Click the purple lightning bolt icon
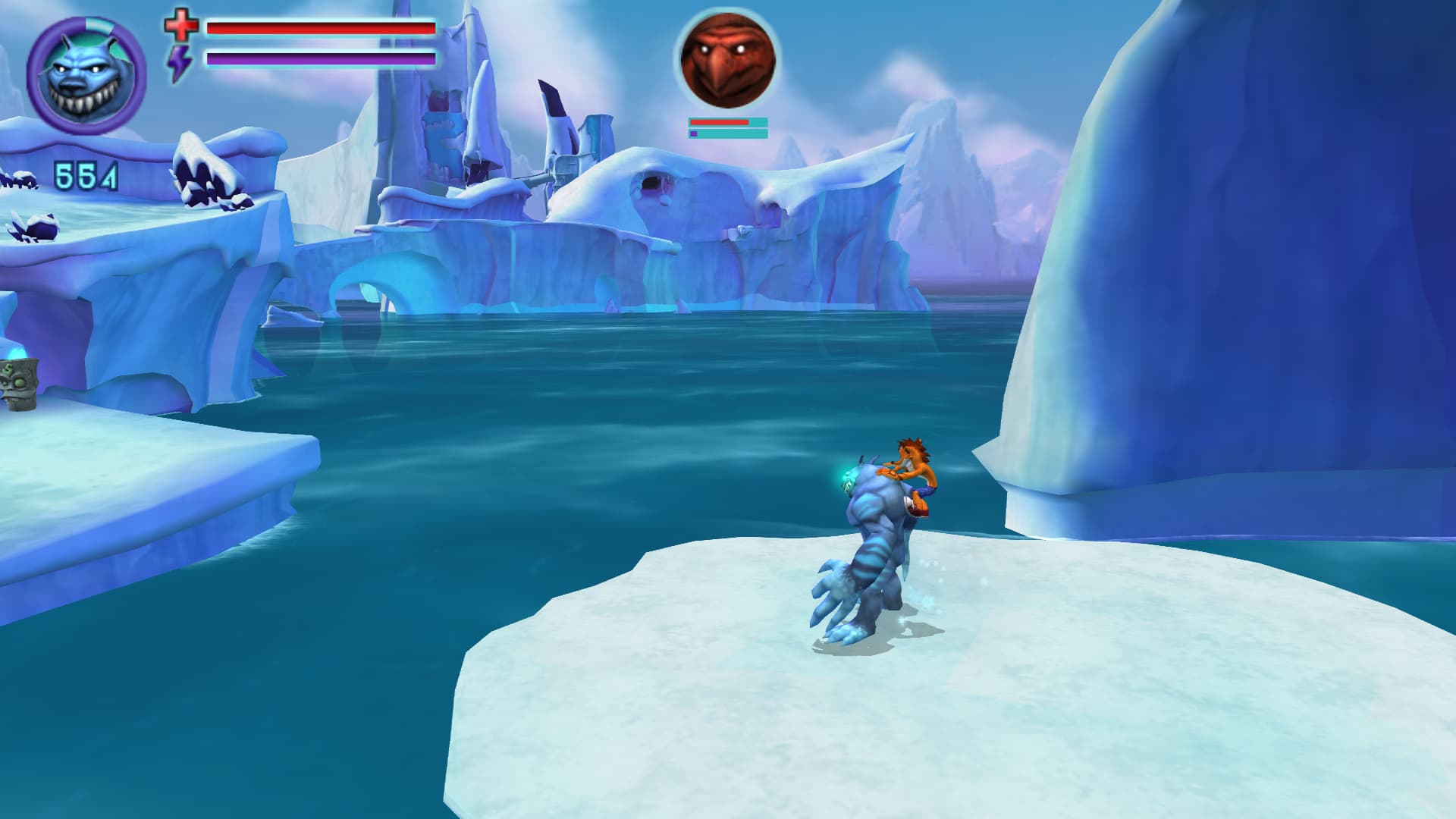Image resolution: width=1456 pixels, height=819 pixels. 180,61
